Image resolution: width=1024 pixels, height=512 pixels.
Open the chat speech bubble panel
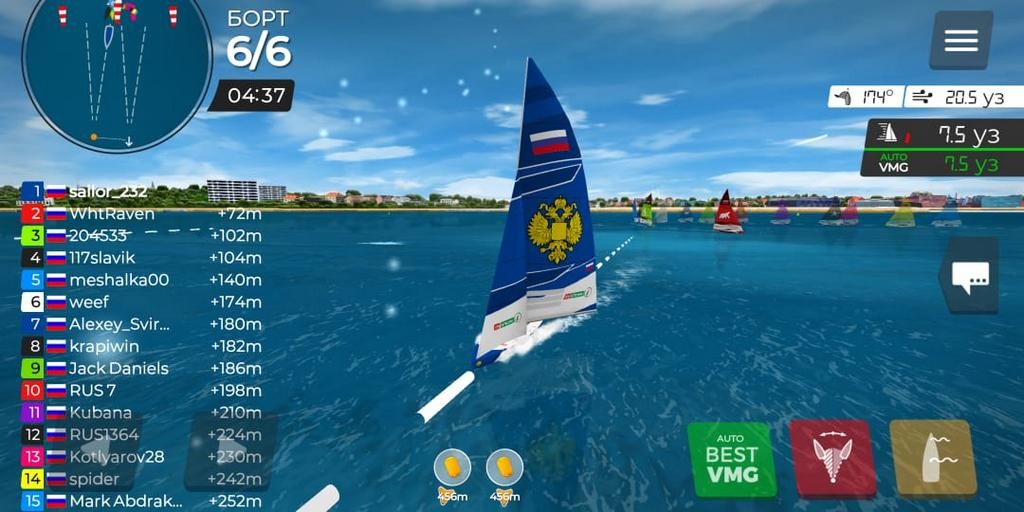point(969,276)
